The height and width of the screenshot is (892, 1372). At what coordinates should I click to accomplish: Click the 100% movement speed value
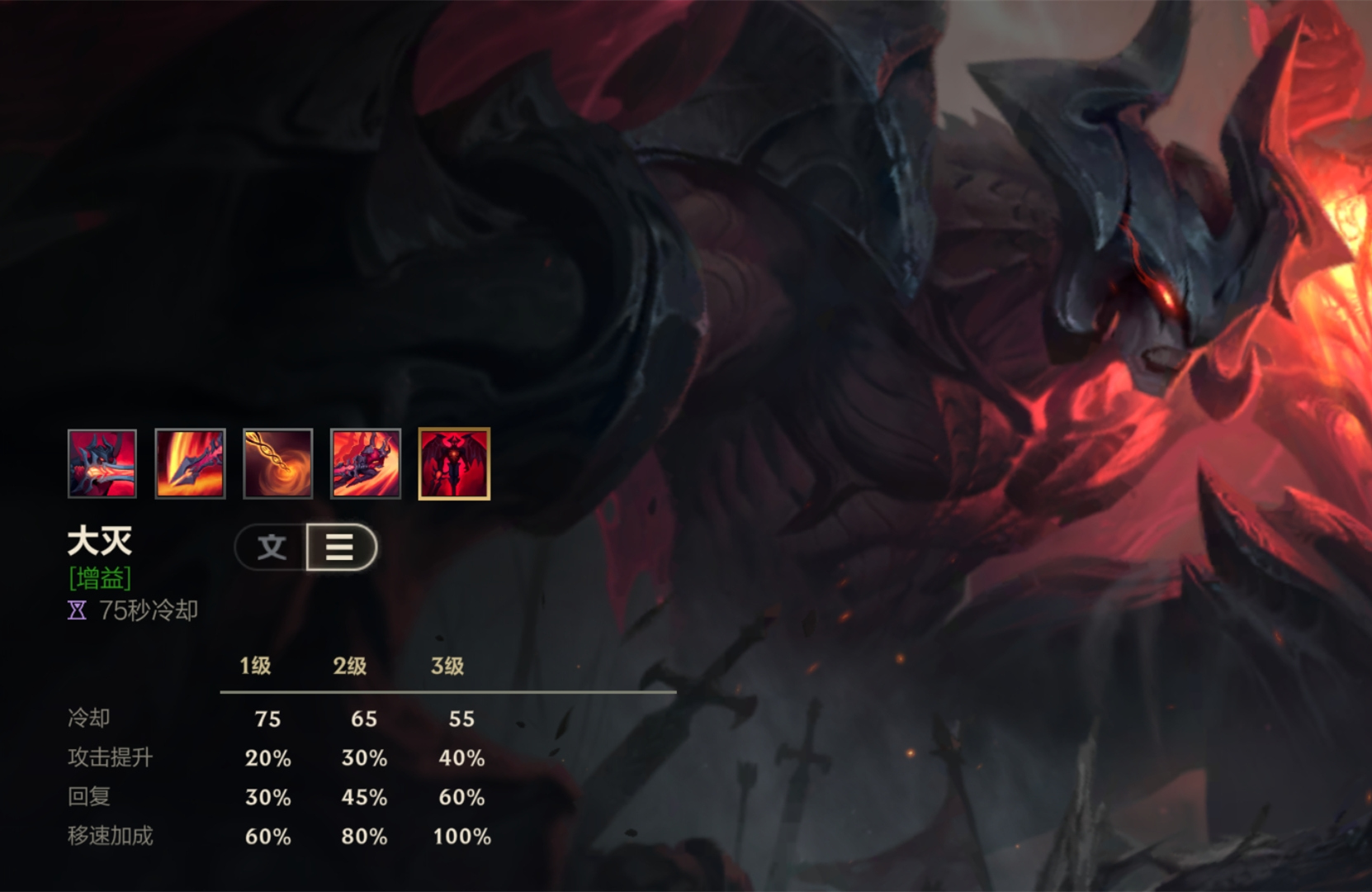(x=460, y=836)
